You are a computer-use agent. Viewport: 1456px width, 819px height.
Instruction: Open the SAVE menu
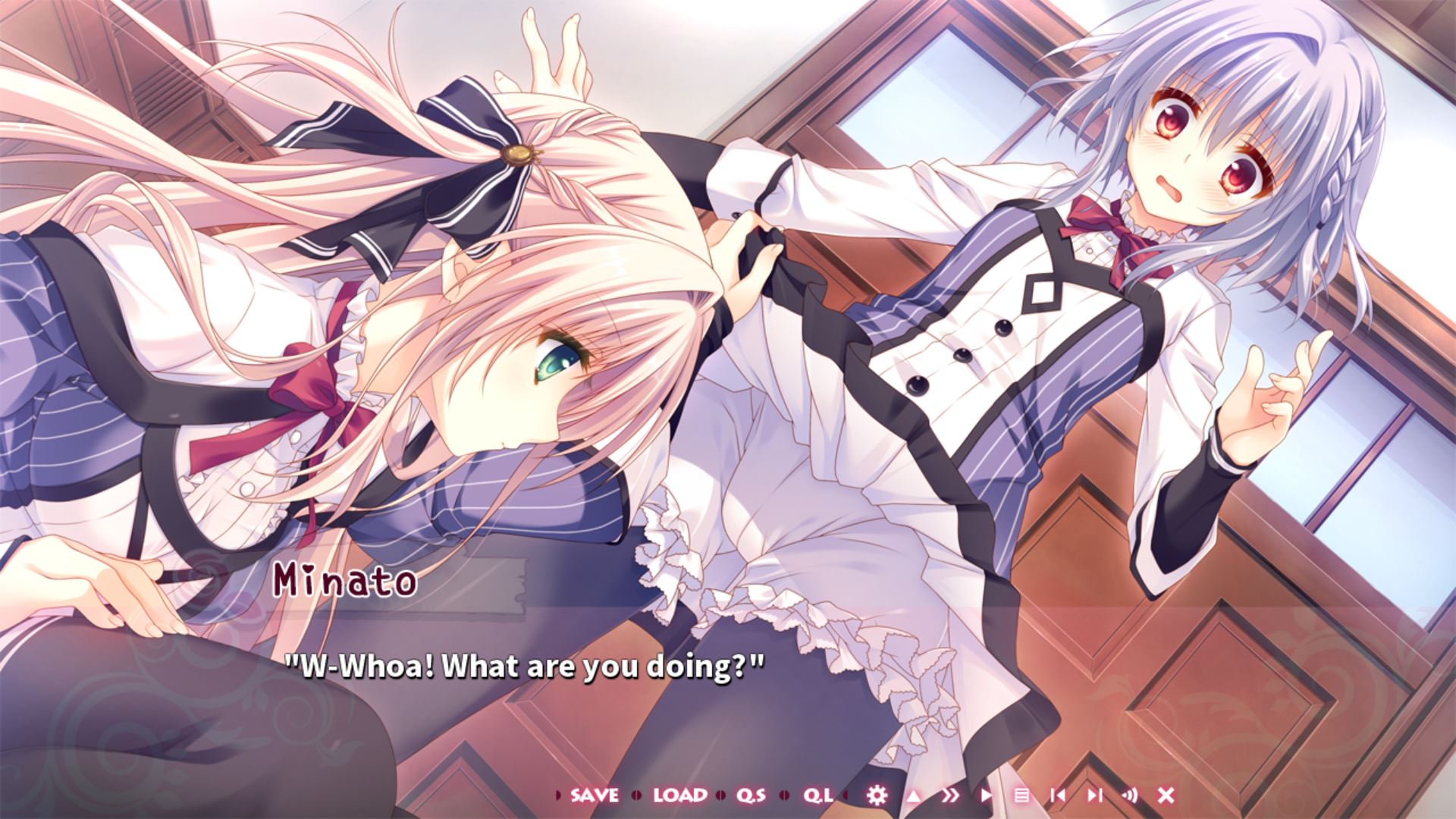(x=595, y=795)
